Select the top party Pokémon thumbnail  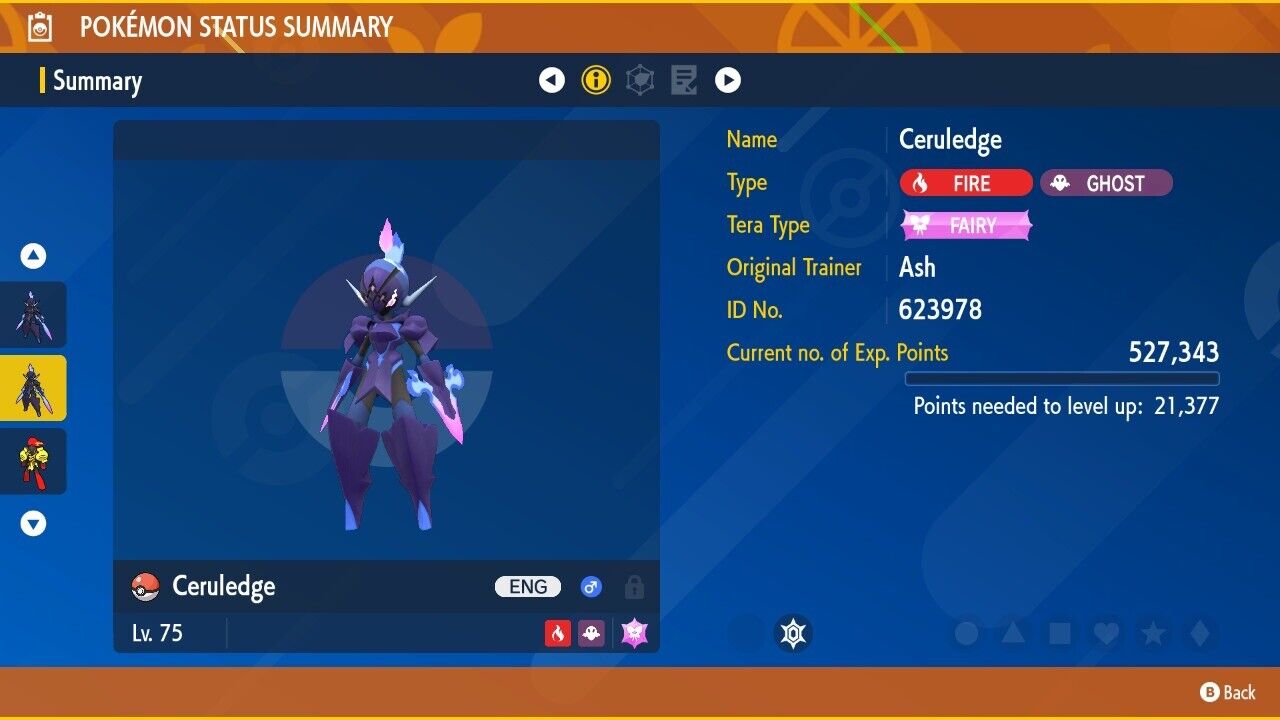point(34,314)
